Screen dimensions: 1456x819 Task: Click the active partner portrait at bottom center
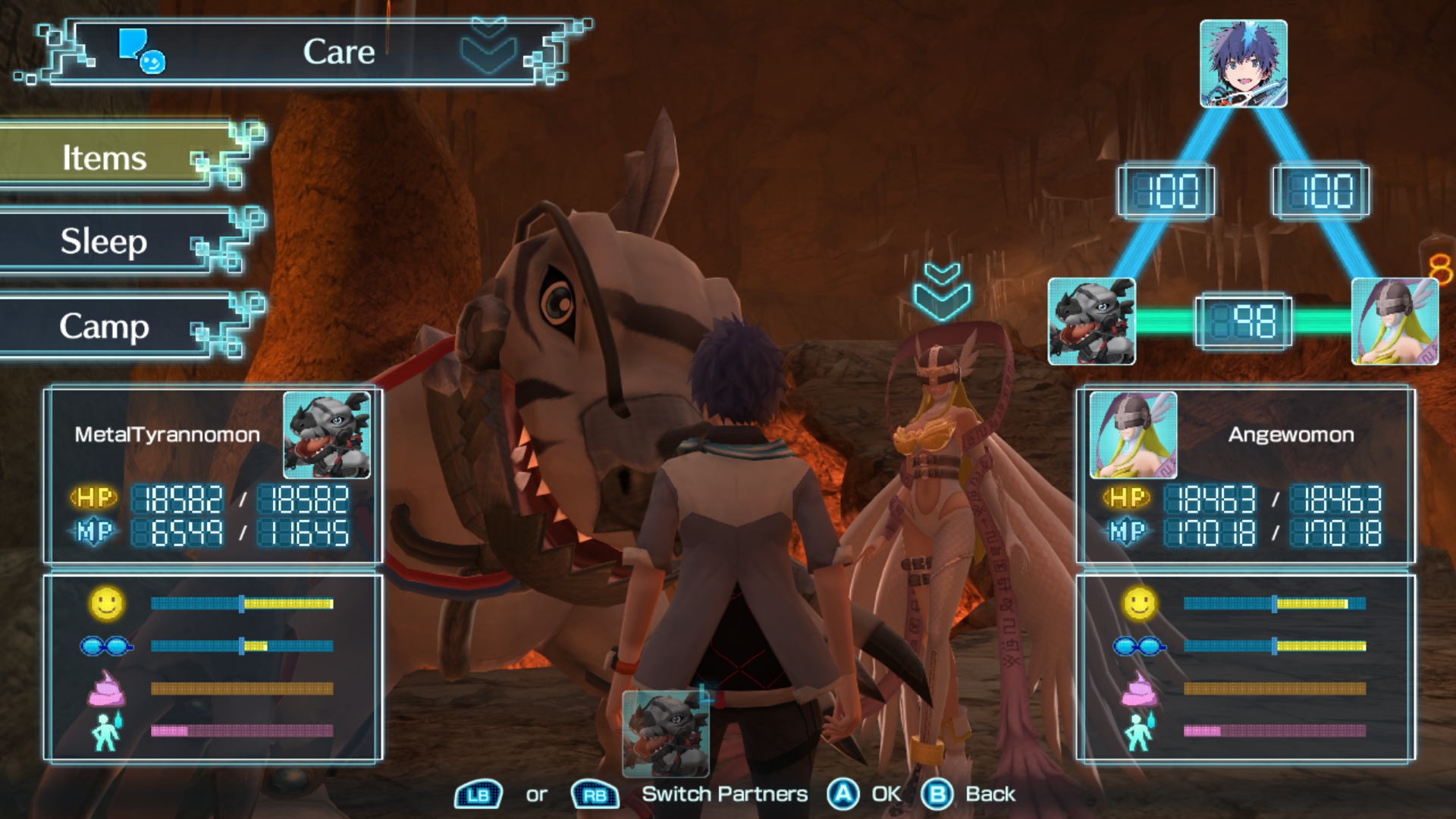click(x=665, y=733)
